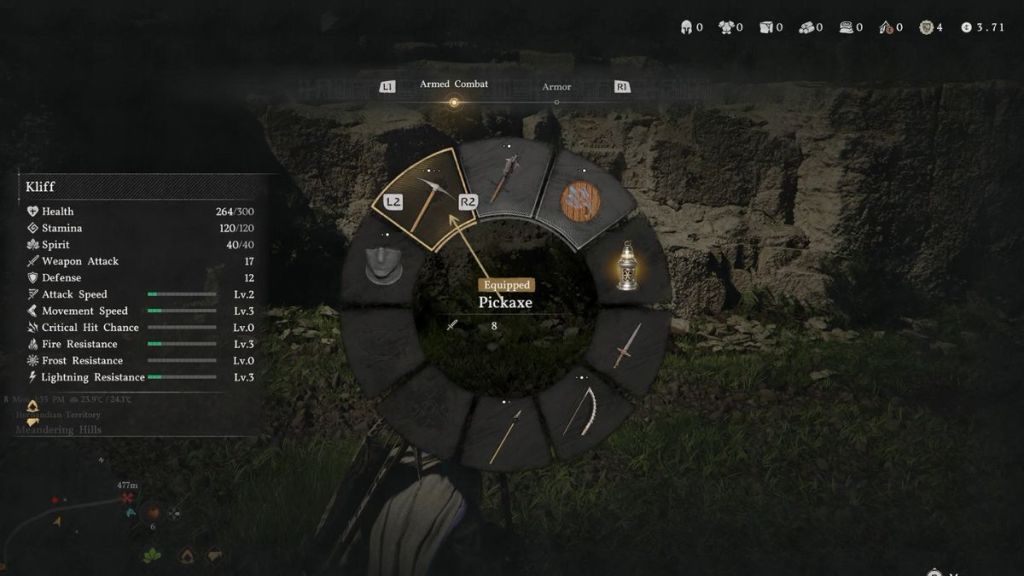Viewport: 1024px width, 576px height.
Task: Switch to the Armor tab
Action: (x=556, y=87)
